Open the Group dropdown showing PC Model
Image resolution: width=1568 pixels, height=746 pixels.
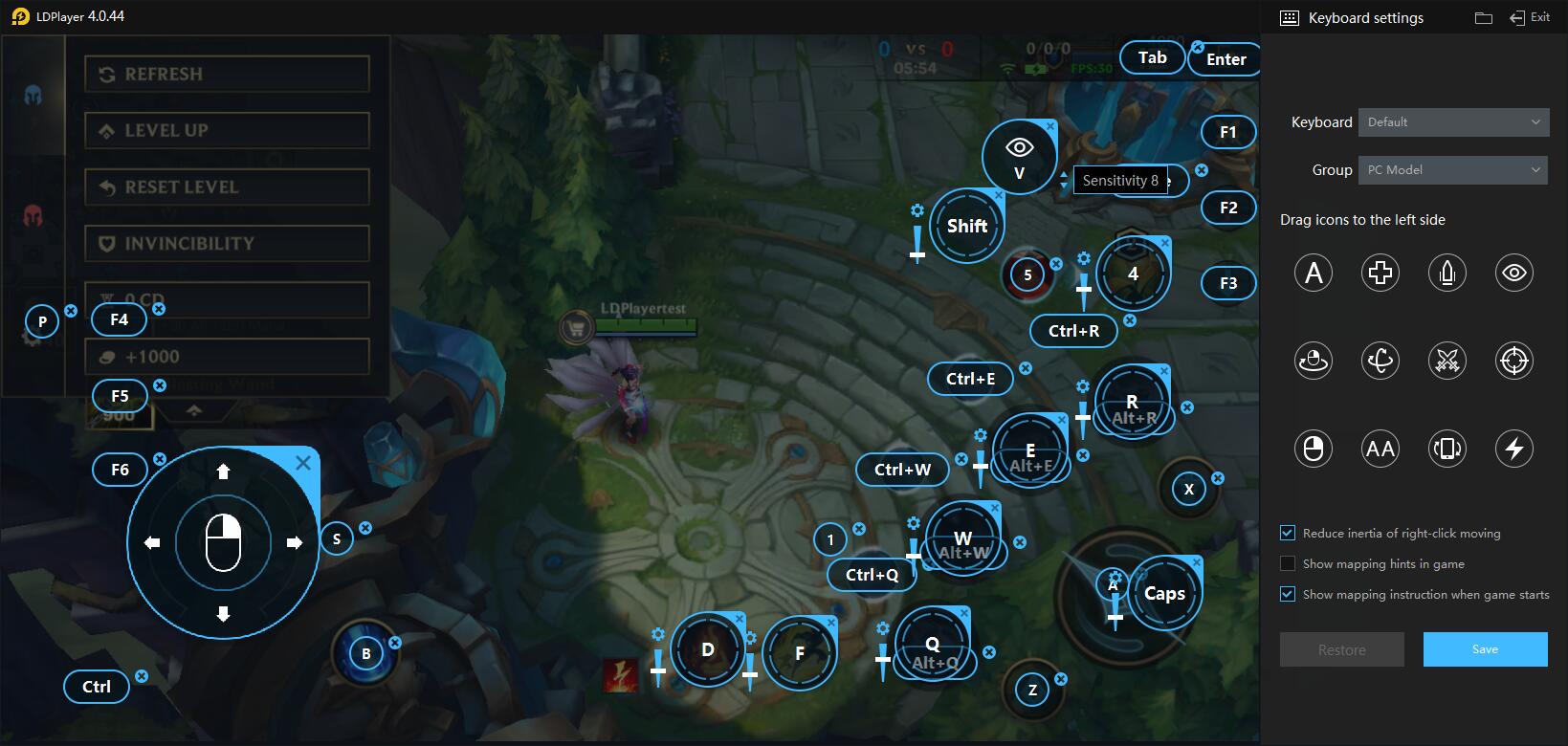1451,169
